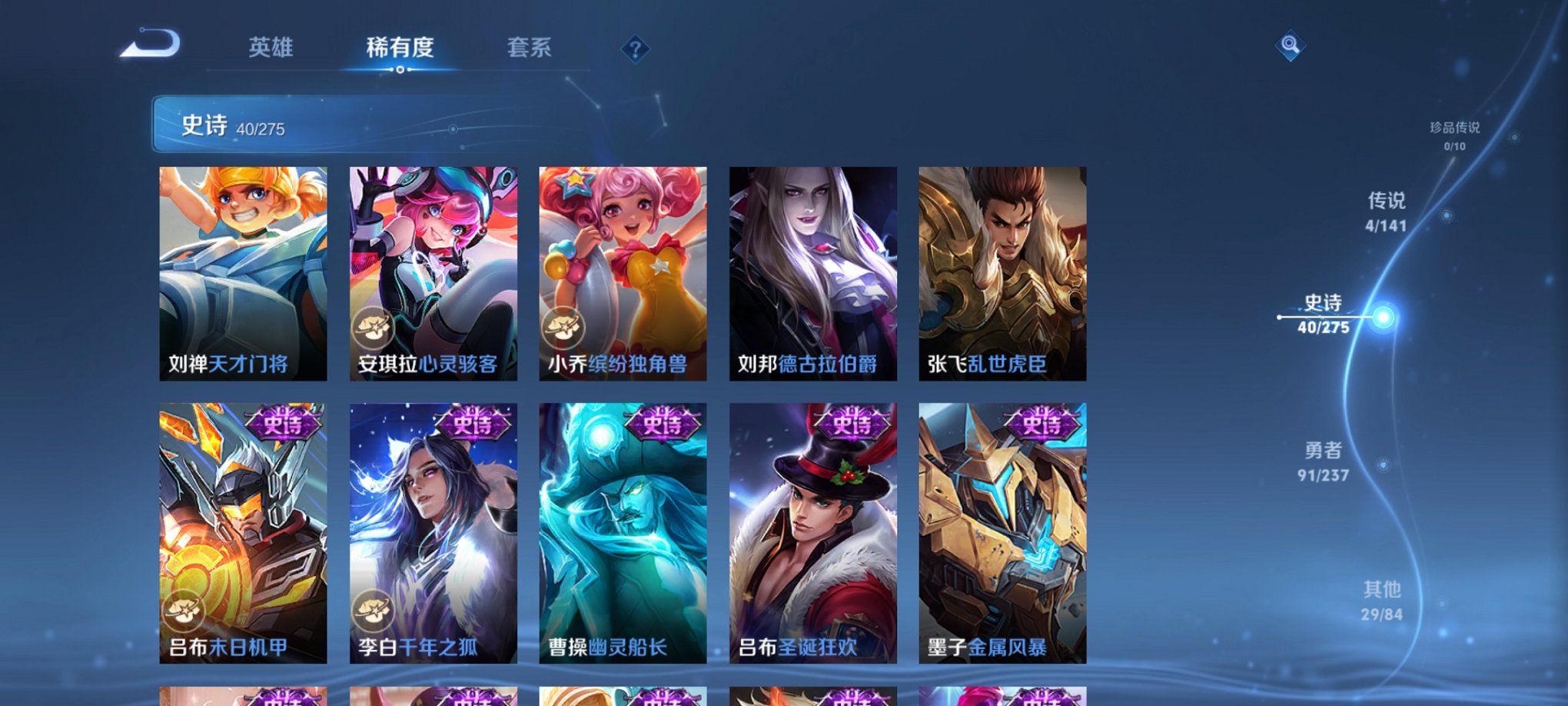Open the search function
This screenshot has width=1568, height=706.
[x=1290, y=45]
